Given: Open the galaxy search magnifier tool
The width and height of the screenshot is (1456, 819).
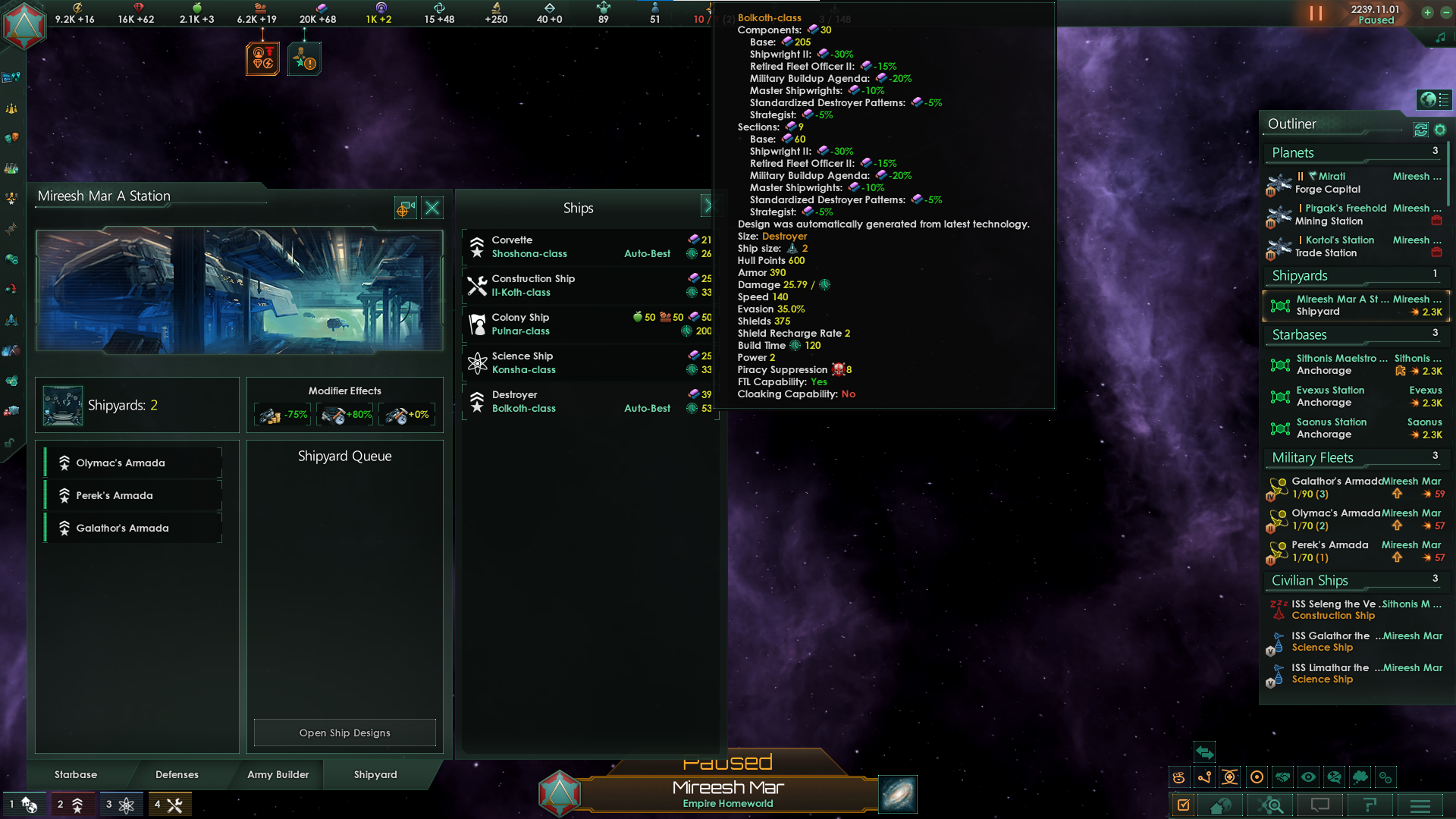Looking at the screenshot, I should click(1271, 806).
